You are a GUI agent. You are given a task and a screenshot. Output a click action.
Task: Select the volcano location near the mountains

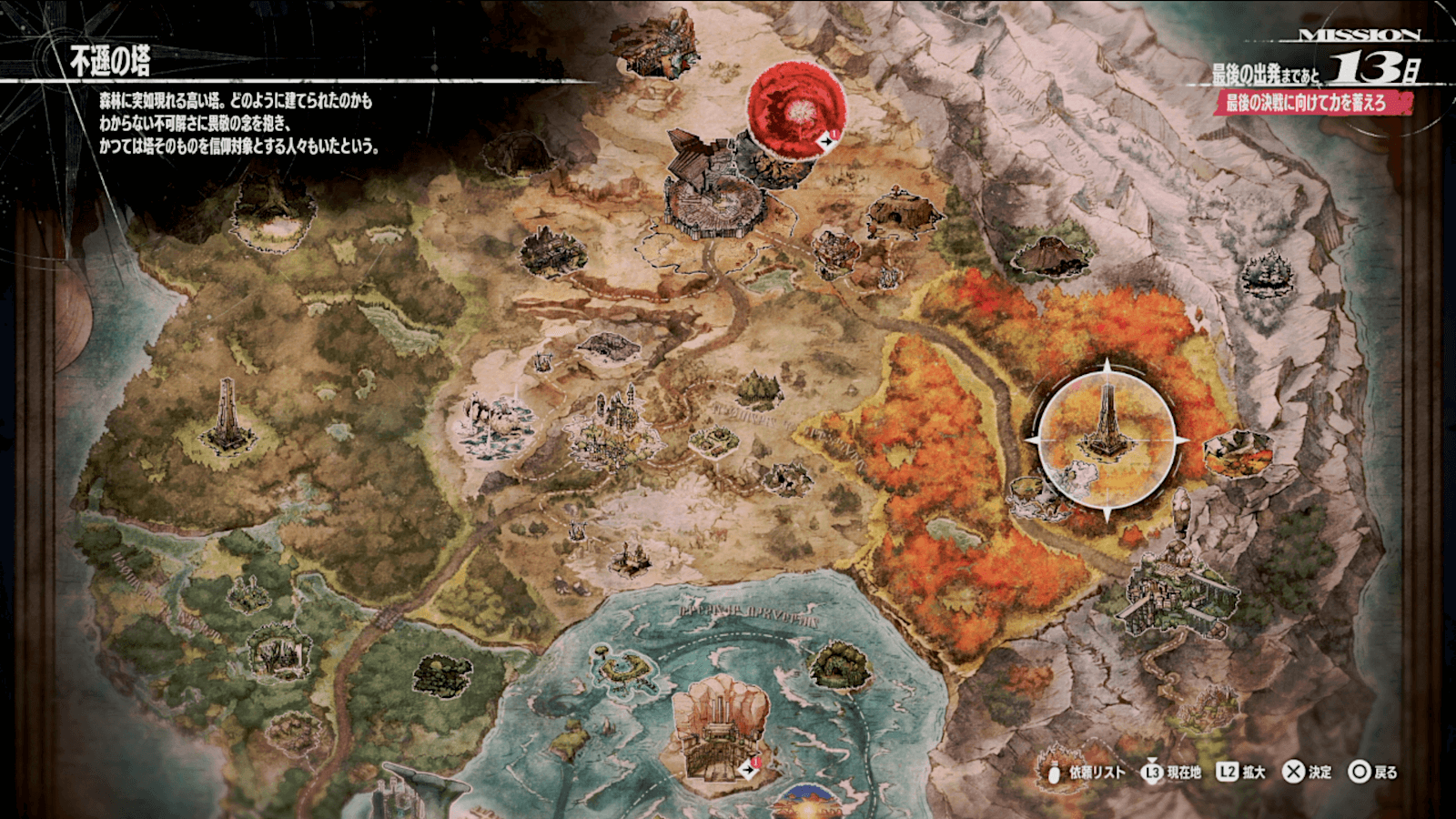pyautogui.click(x=1050, y=253)
